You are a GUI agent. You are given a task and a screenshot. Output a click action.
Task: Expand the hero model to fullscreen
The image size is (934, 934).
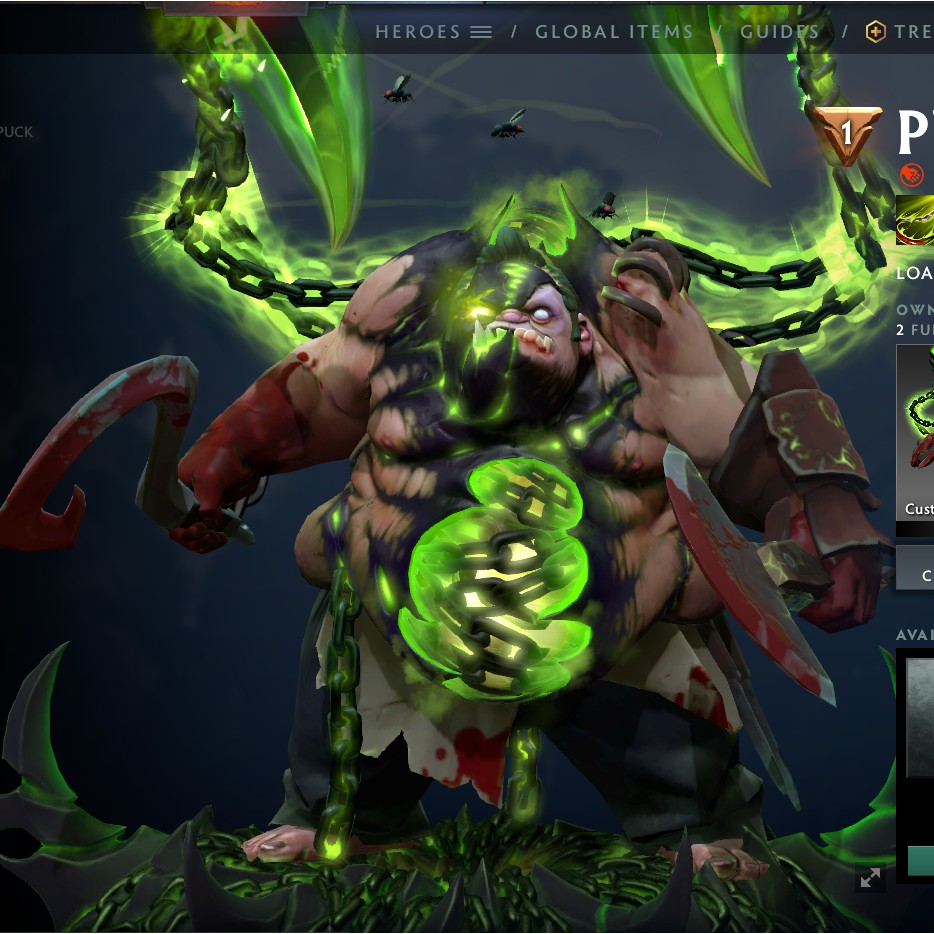[870, 878]
